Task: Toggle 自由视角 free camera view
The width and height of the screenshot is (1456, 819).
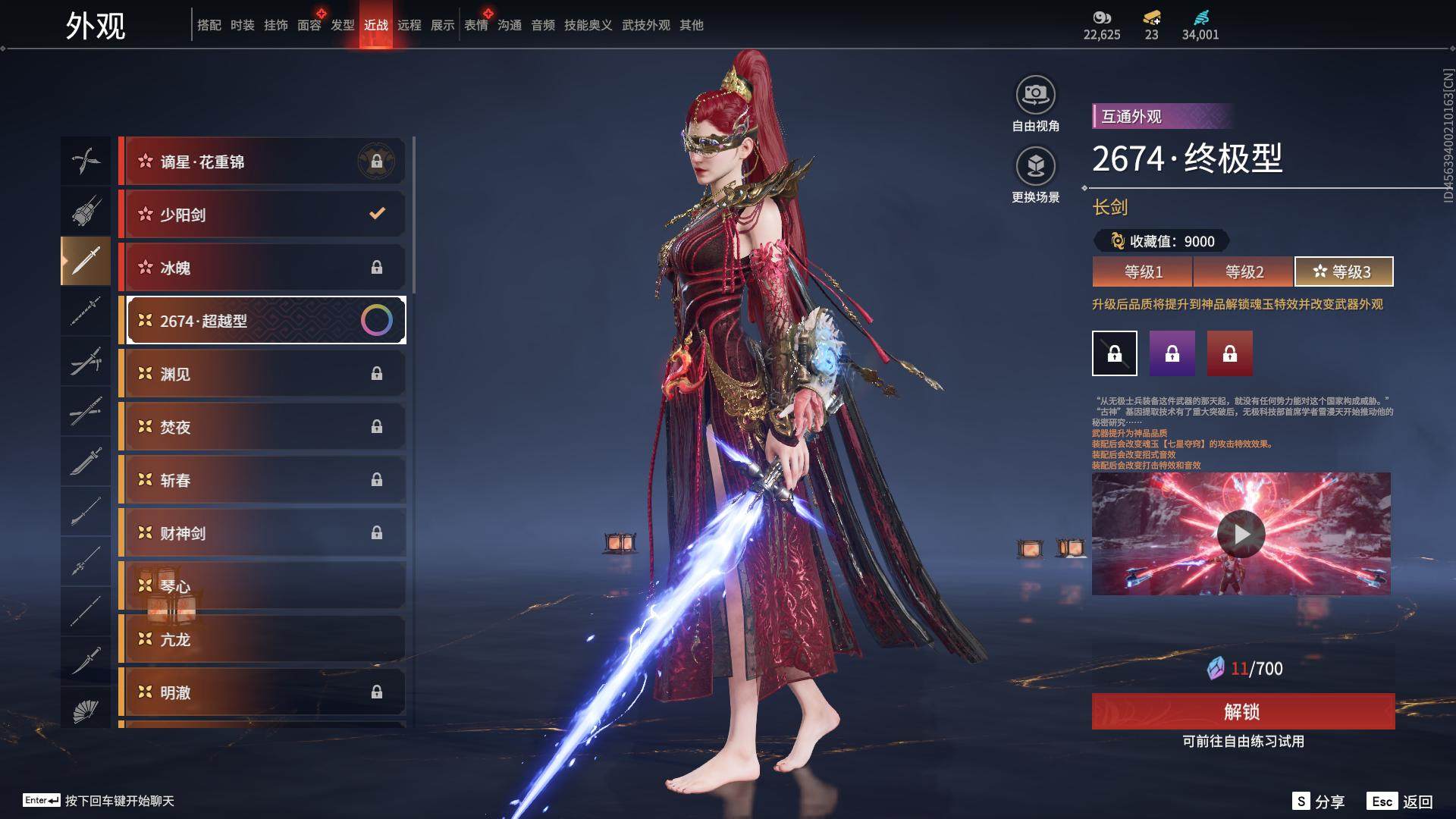Action: pyautogui.click(x=1035, y=96)
